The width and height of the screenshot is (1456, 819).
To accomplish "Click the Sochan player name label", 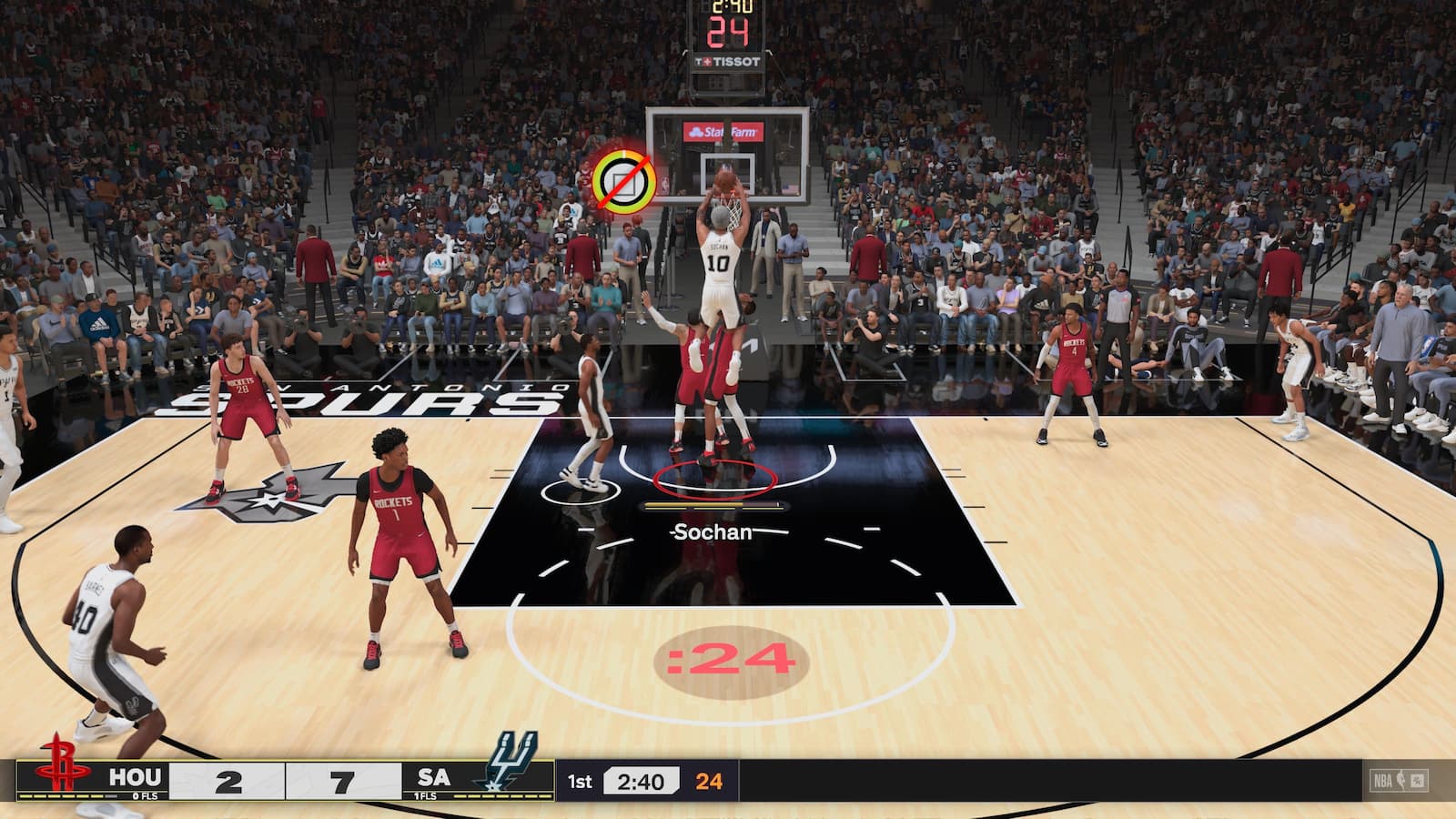I will (x=711, y=532).
